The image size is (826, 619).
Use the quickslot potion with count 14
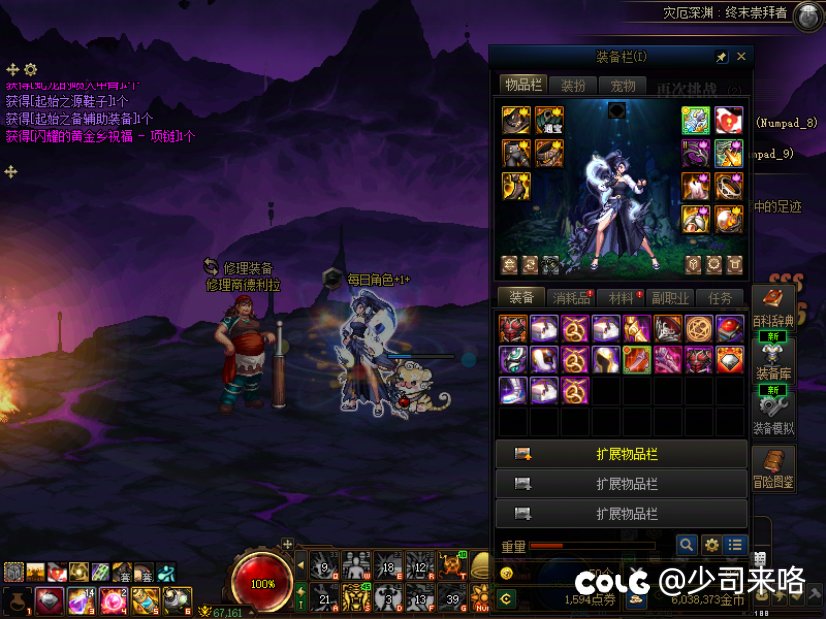pos(79,600)
